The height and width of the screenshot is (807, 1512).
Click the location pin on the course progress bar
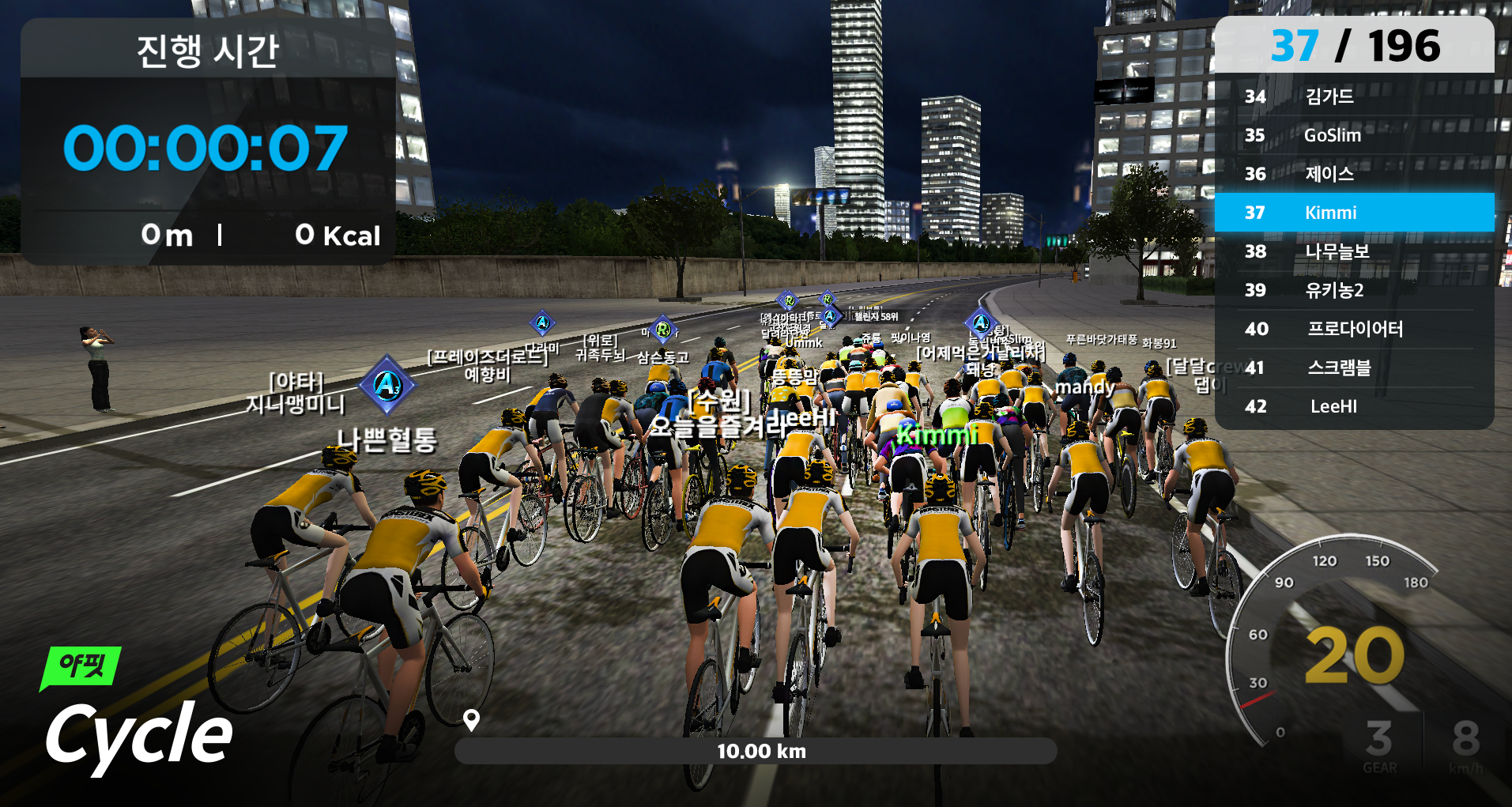click(471, 719)
